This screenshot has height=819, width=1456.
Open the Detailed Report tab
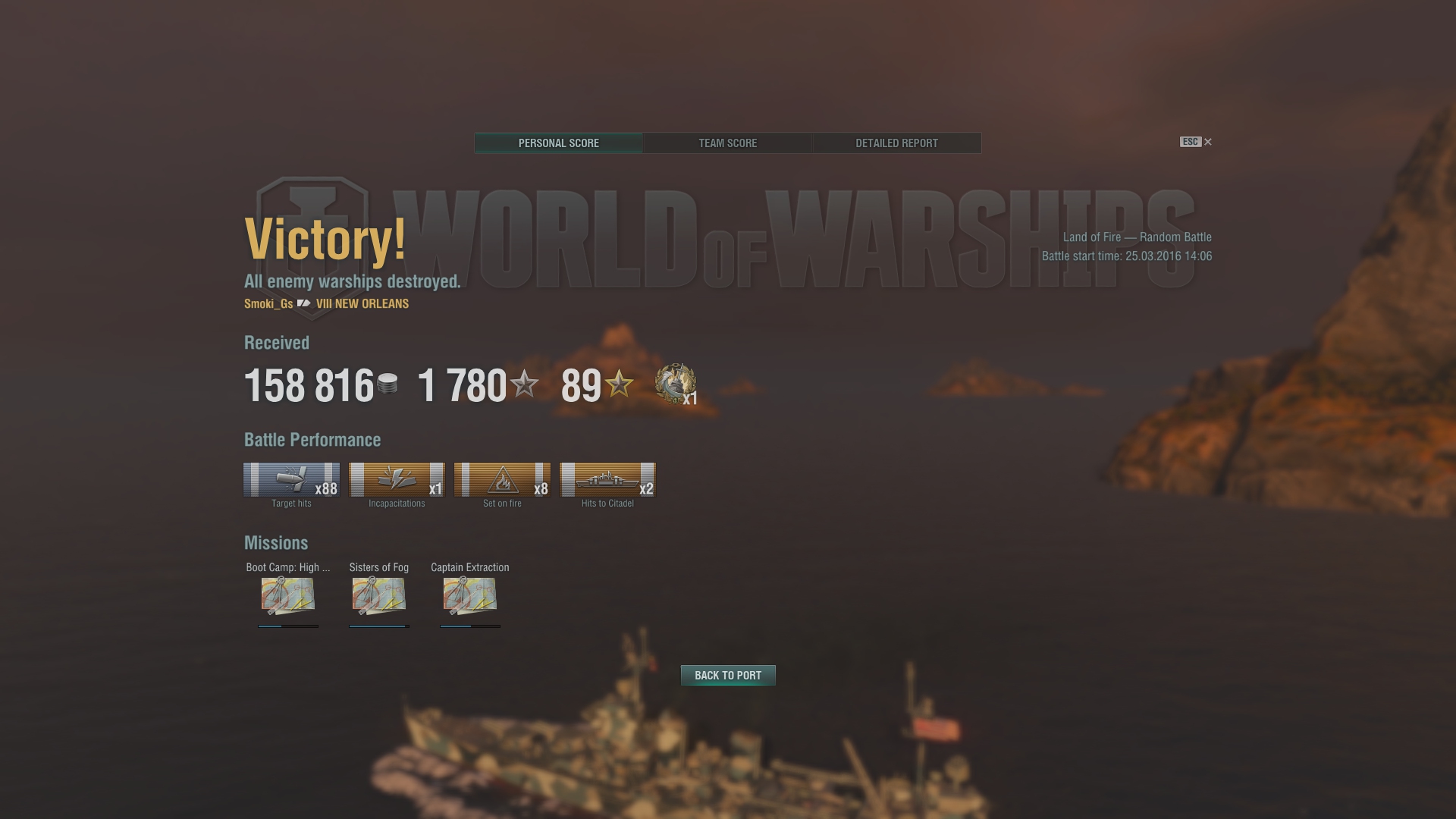tap(896, 143)
